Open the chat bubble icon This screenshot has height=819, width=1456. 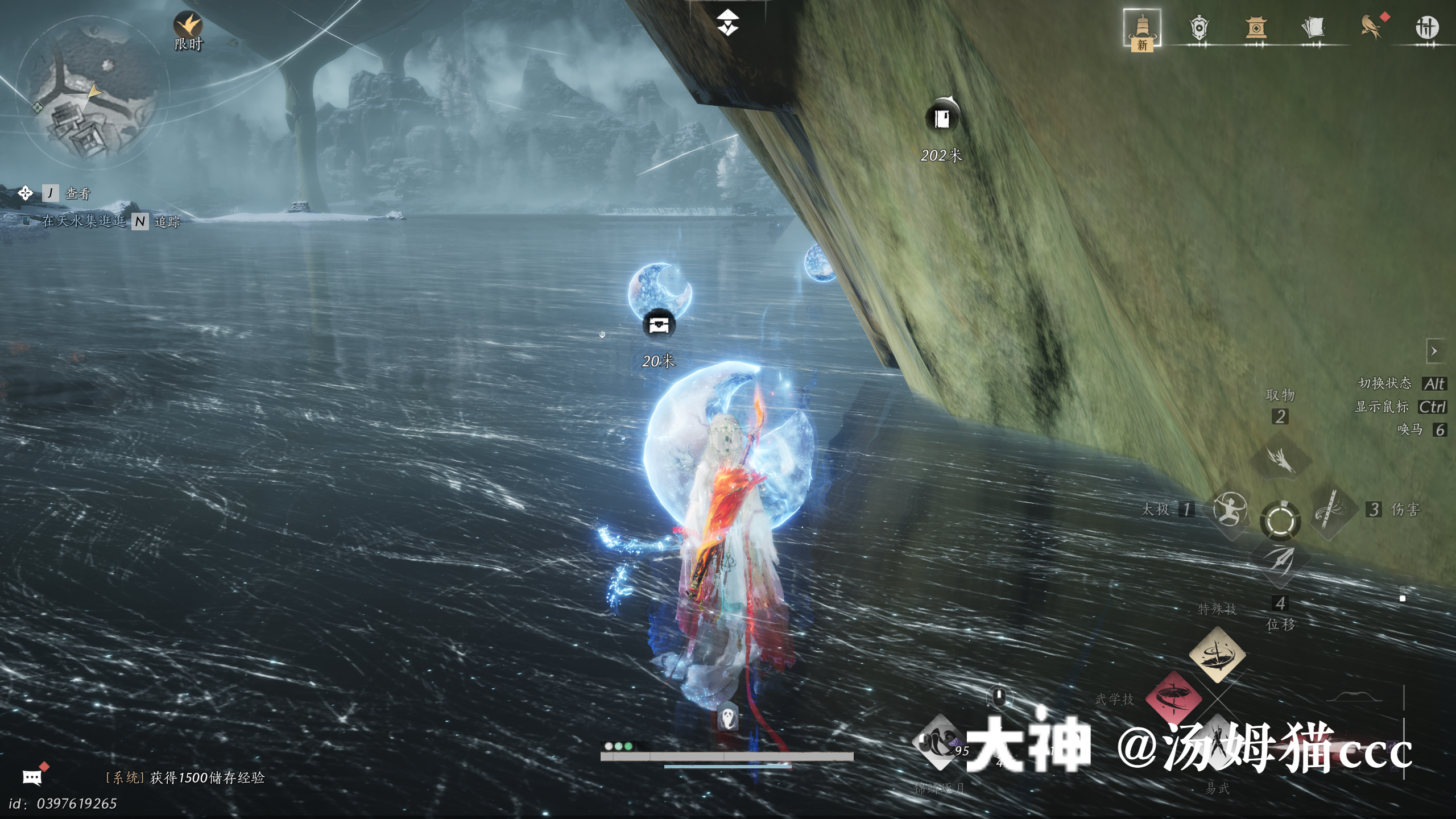[x=32, y=777]
